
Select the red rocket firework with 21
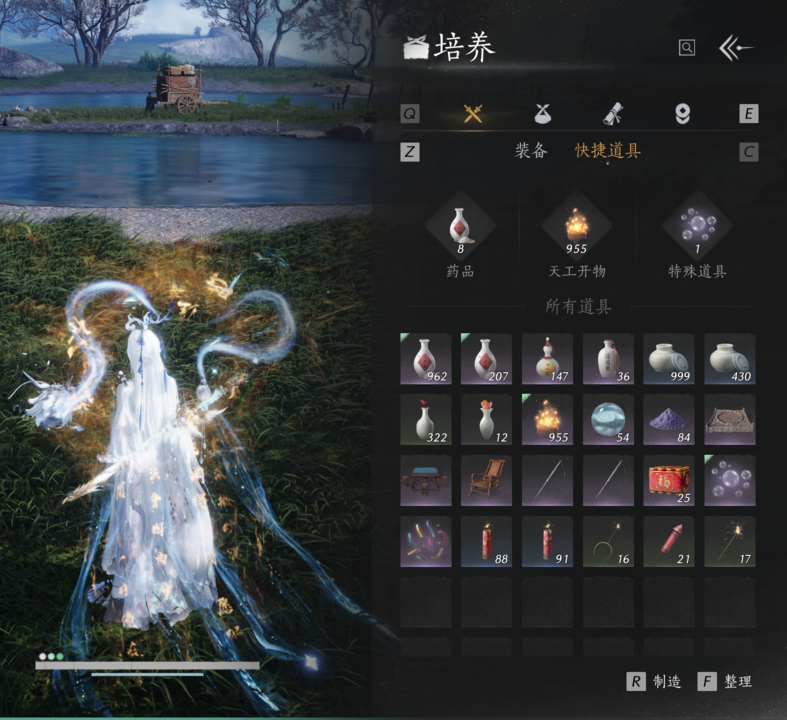click(669, 542)
